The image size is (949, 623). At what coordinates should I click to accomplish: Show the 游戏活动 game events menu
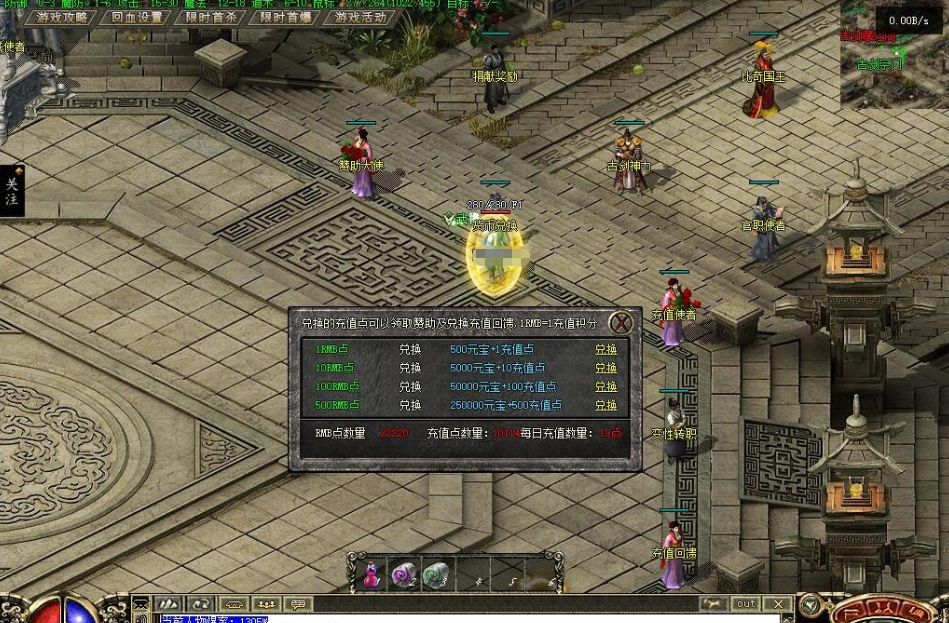[360, 17]
